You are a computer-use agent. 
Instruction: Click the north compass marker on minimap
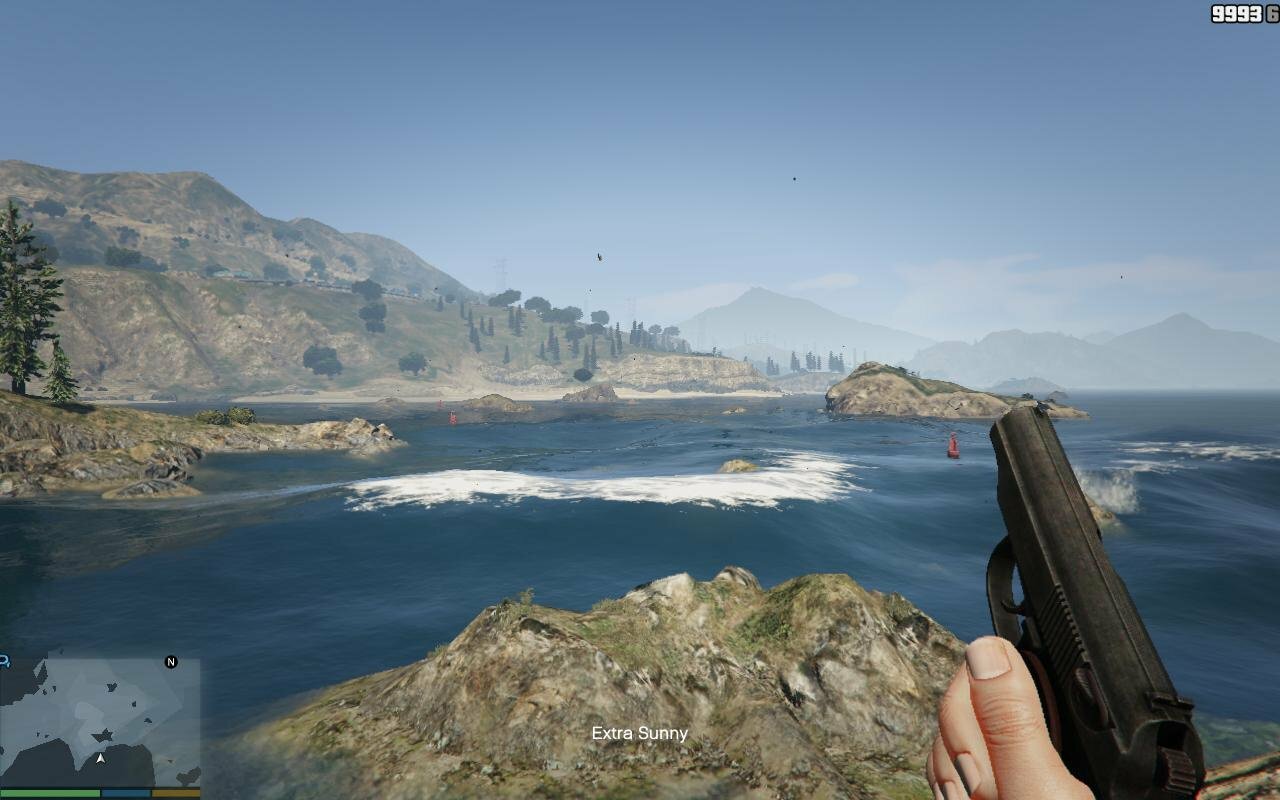coord(171,662)
